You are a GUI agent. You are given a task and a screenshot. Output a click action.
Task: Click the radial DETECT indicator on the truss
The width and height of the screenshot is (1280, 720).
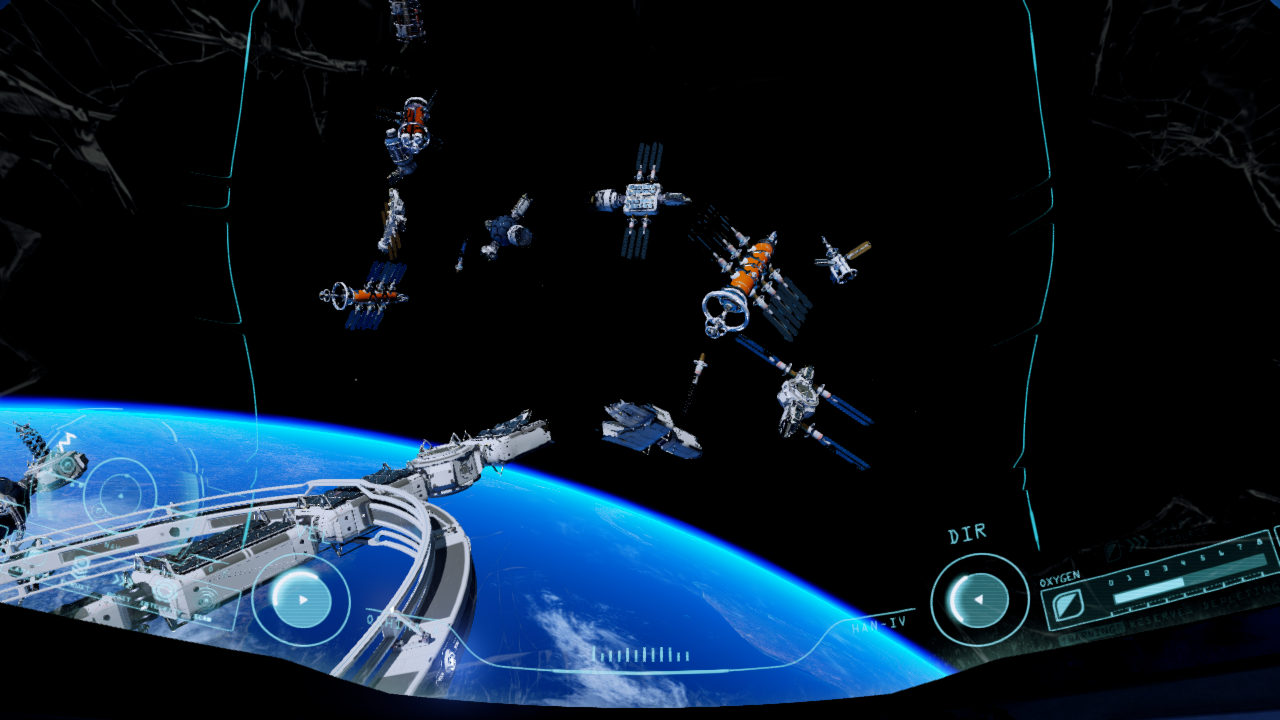pyautogui.click(x=164, y=590)
